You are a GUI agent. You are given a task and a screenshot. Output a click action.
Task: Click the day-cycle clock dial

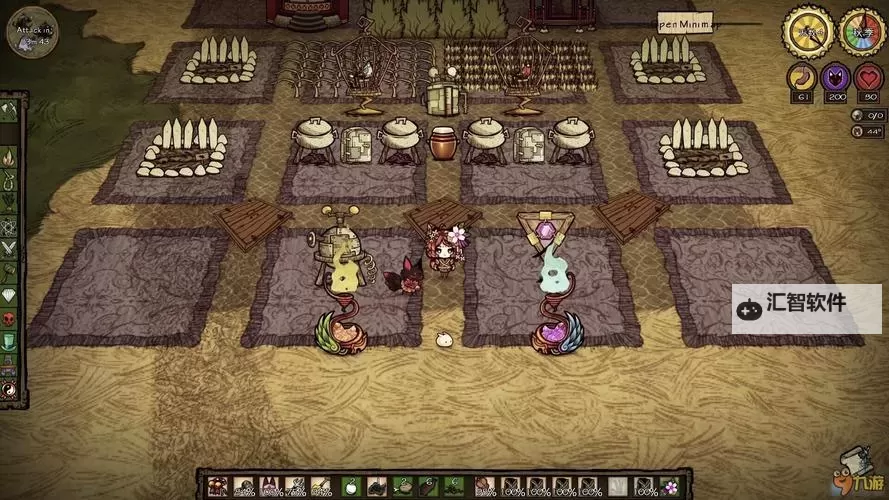coord(808,31)
